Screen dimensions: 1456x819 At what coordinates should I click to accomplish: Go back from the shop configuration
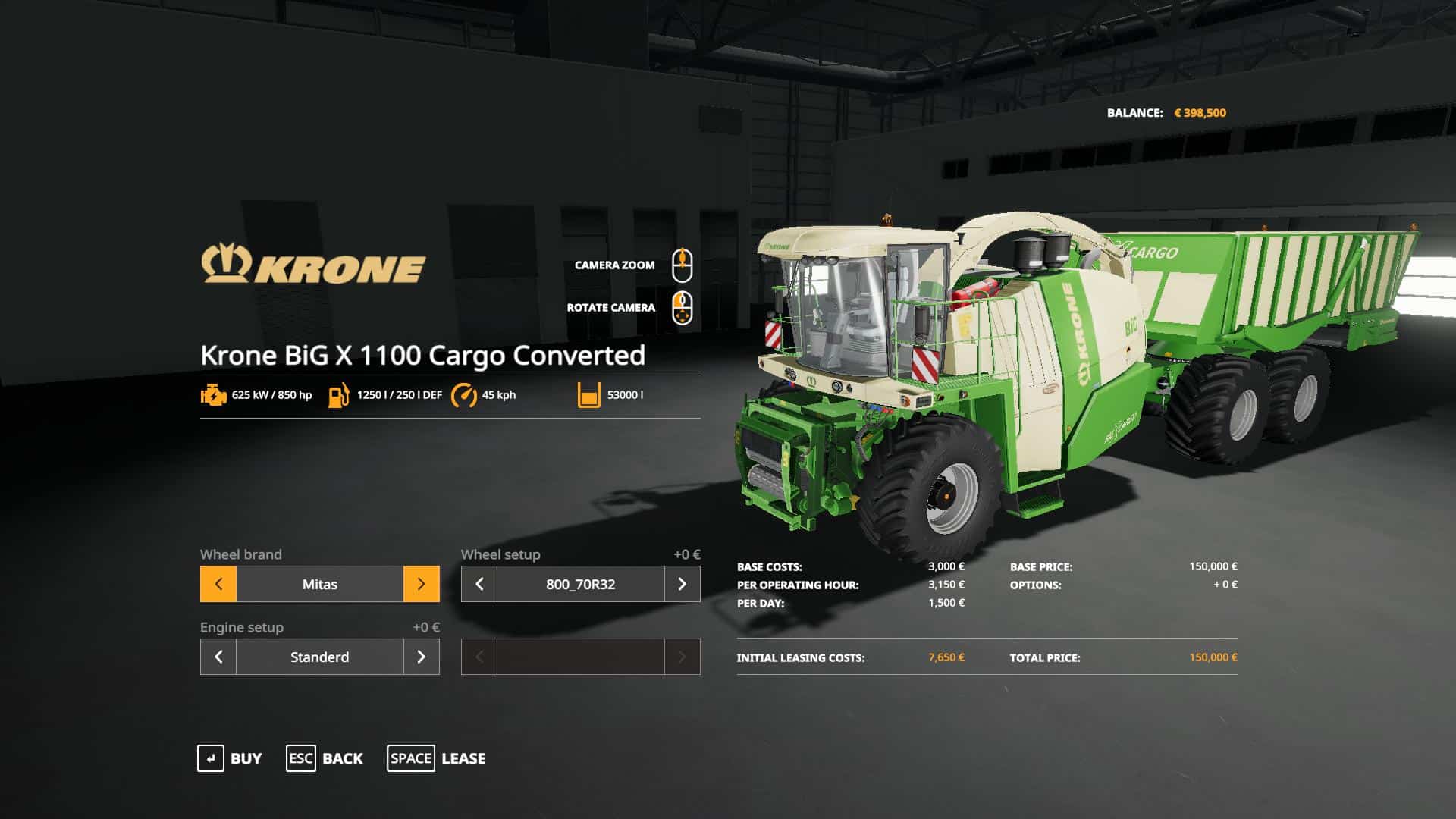tap(325, 758)
